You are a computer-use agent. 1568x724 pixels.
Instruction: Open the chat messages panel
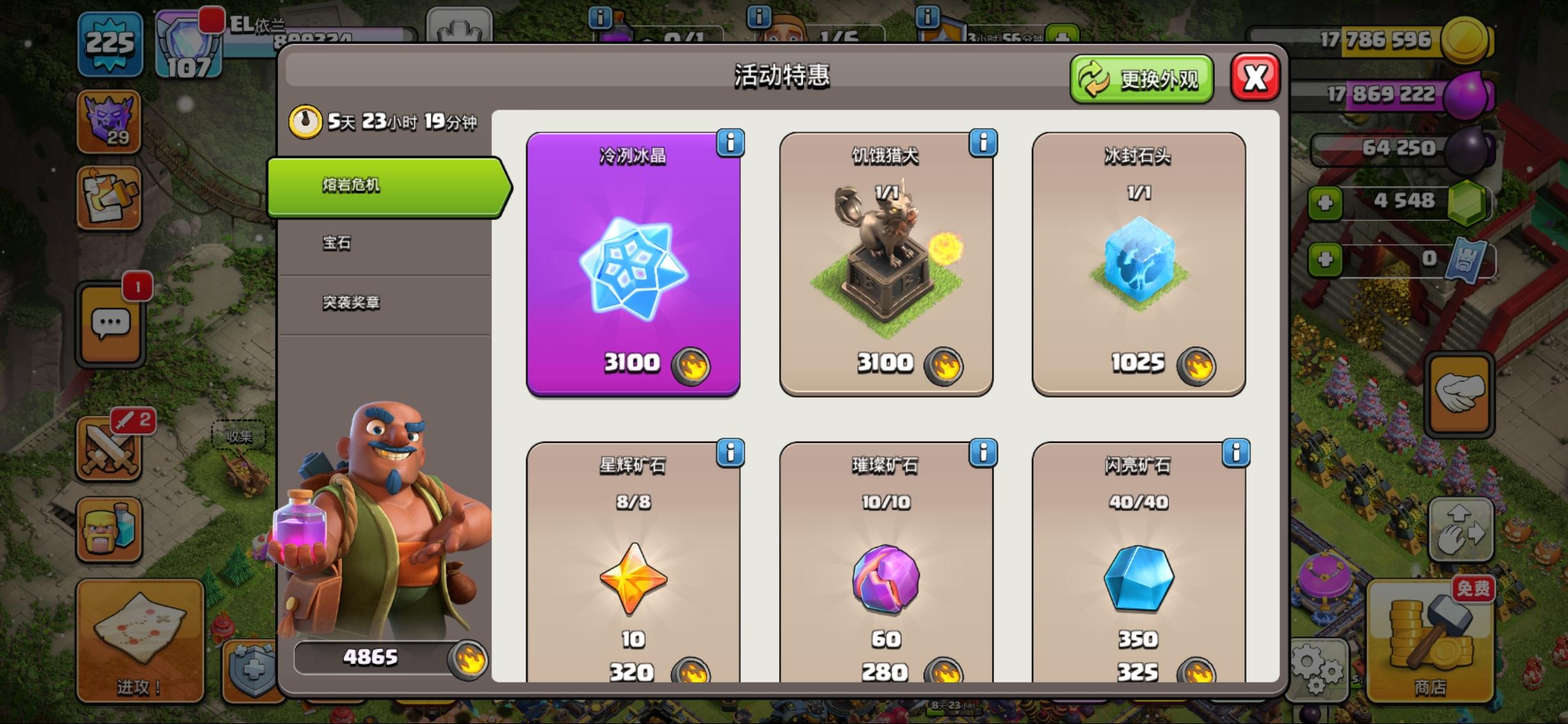pos(110,326)
